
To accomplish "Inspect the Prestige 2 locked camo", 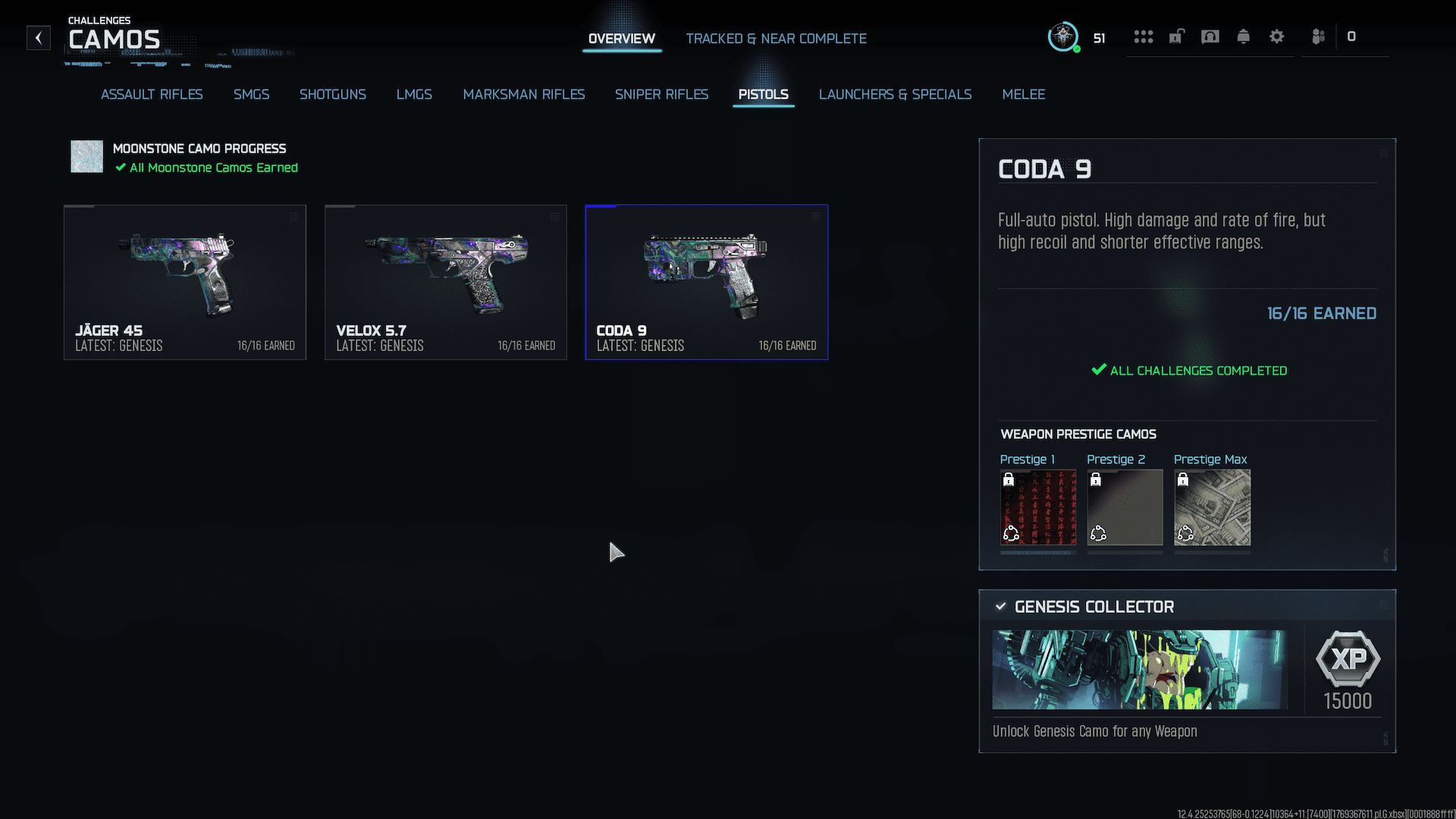I will [x=1125, y=507].
